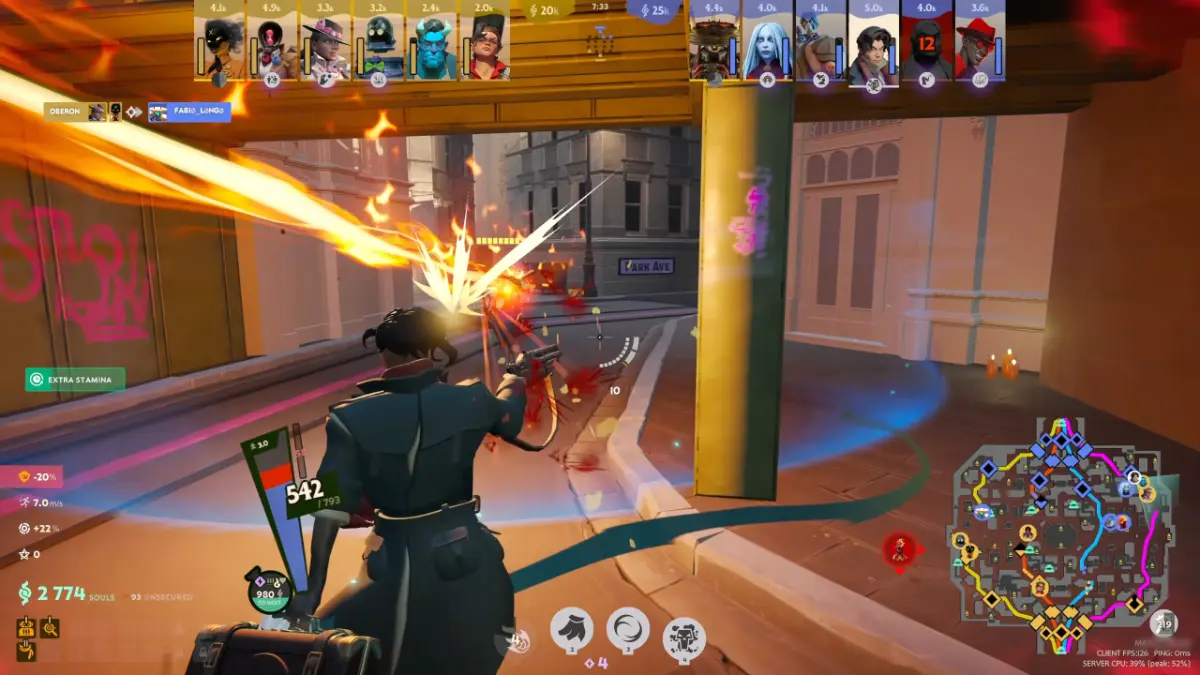The image size is (1200, 675).
Task: Select the green bowtie robot portrait
Action: 379,47
